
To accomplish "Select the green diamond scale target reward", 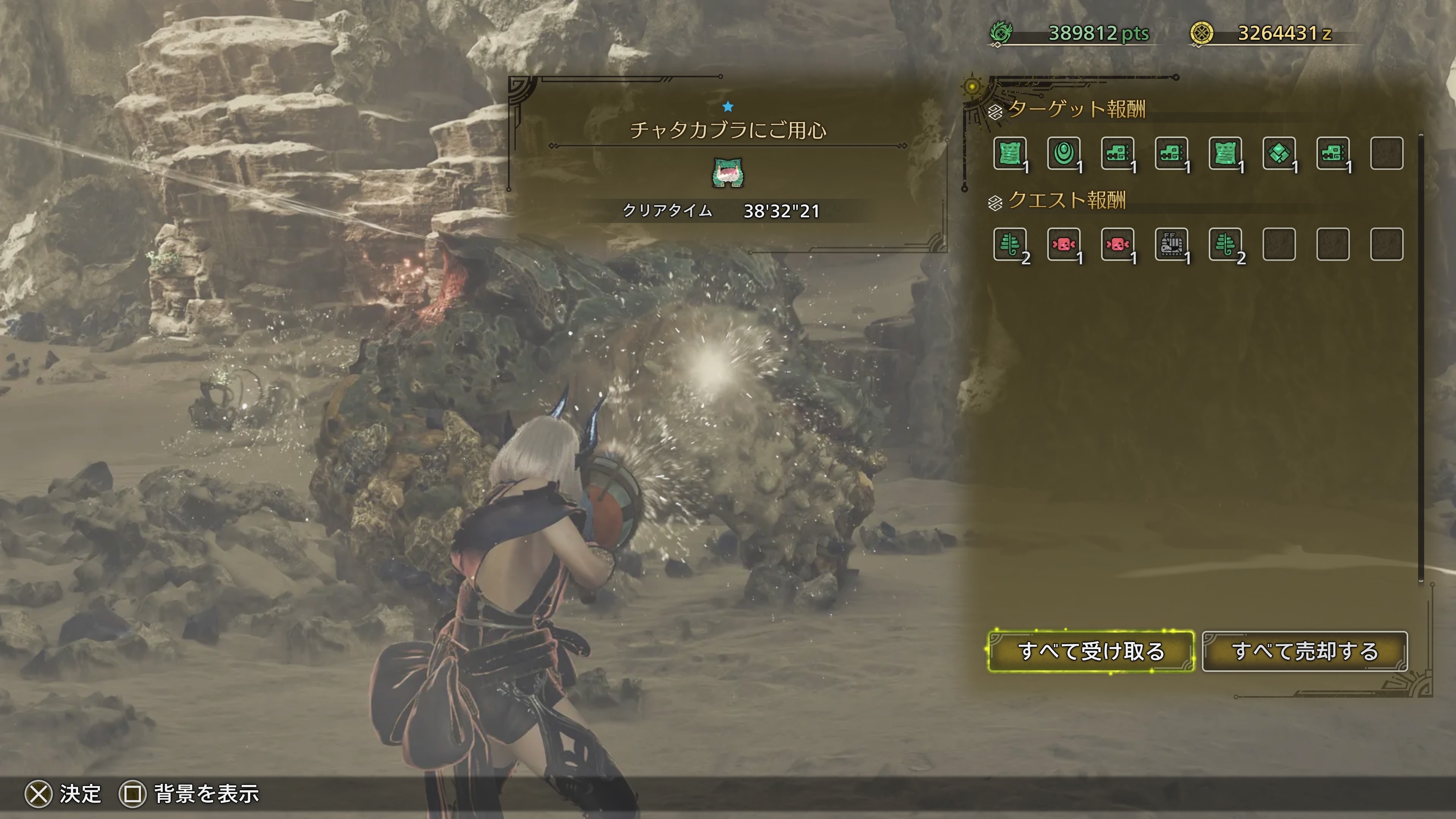I will [x=1279, y=153].
